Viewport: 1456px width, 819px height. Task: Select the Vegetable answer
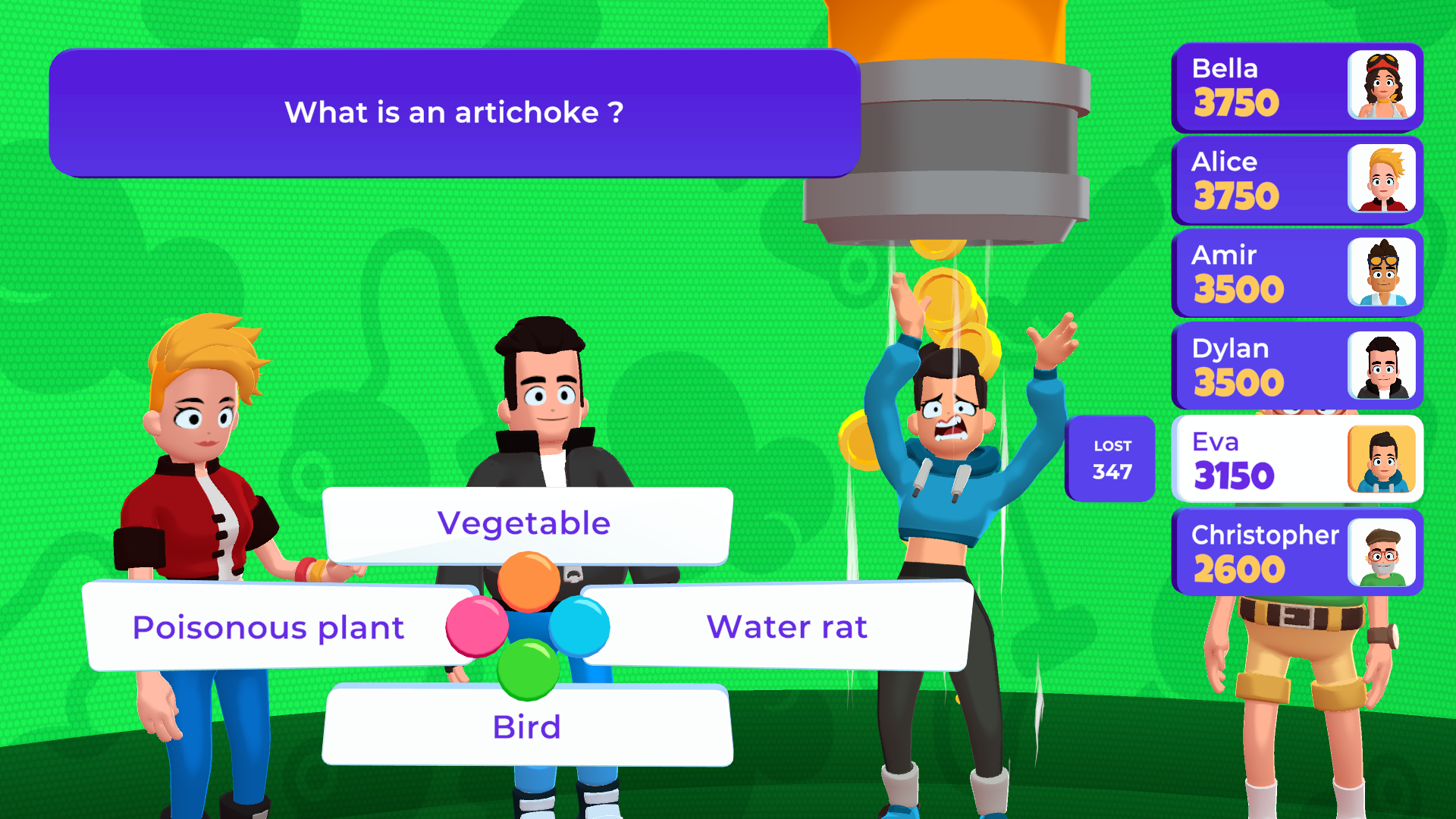524,522
